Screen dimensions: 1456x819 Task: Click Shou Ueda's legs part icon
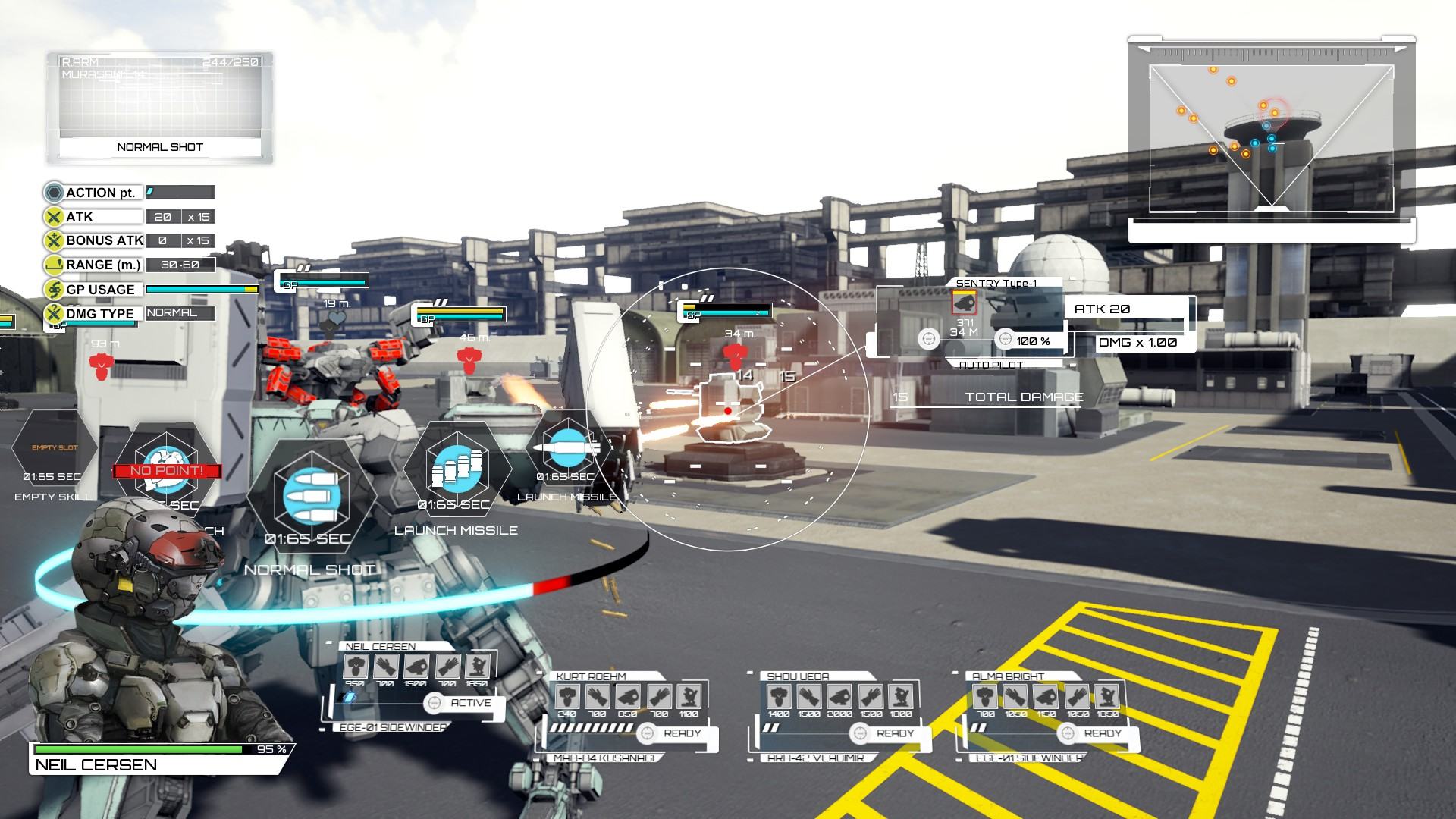pos(899,696)
